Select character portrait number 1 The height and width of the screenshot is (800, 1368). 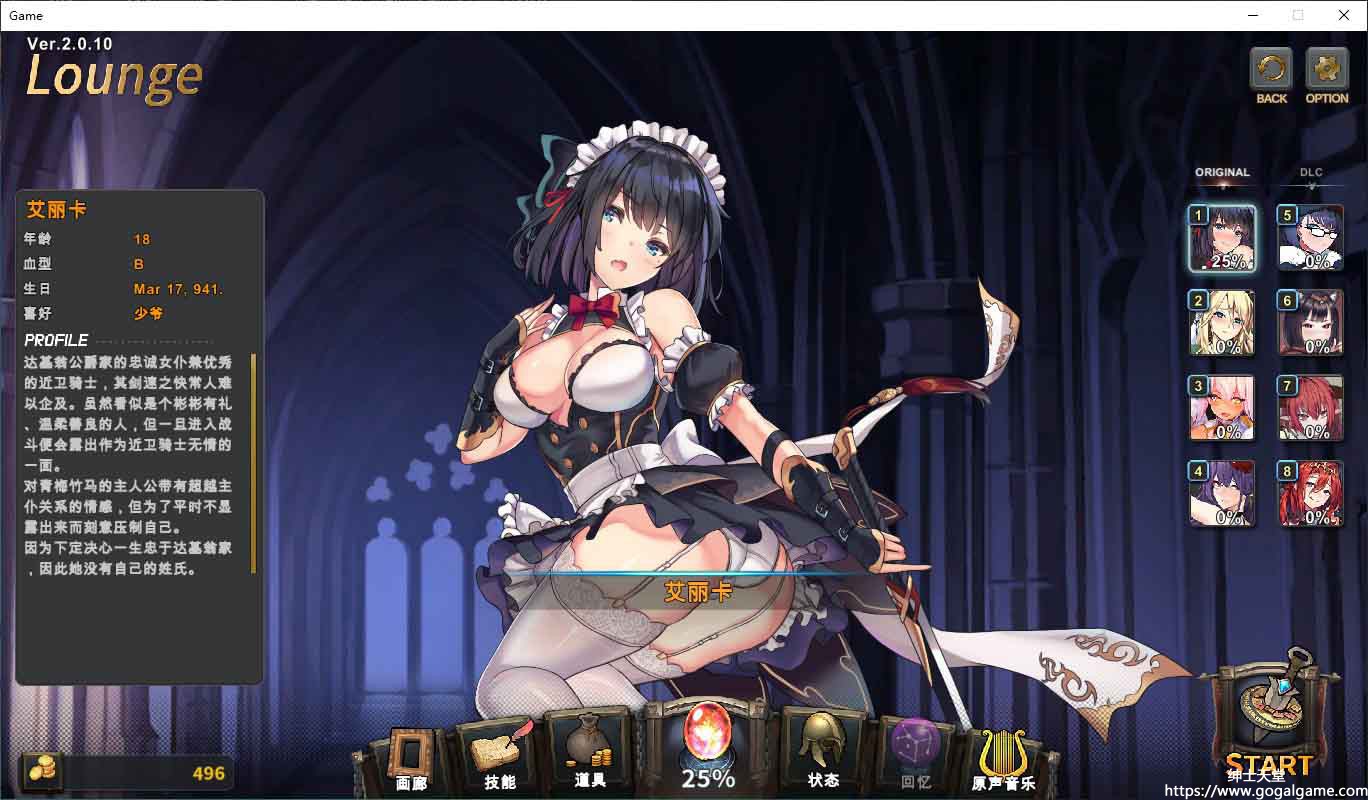point(1221,238)
